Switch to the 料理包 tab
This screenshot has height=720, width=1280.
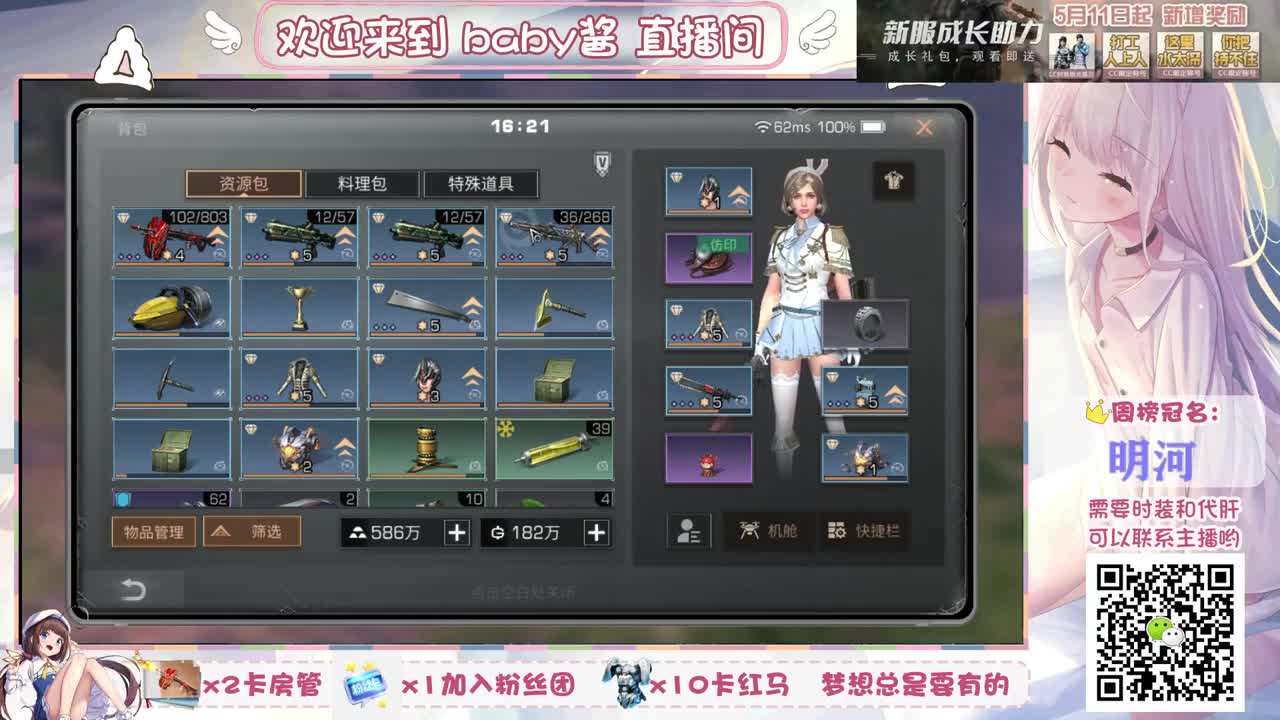coord(364,183)
